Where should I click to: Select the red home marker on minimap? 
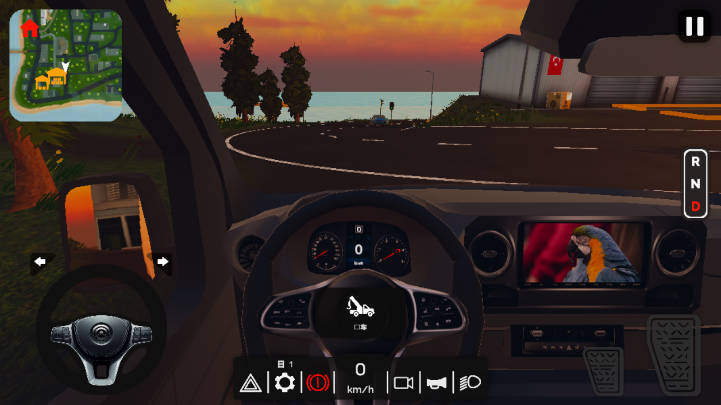coord(29,29)
